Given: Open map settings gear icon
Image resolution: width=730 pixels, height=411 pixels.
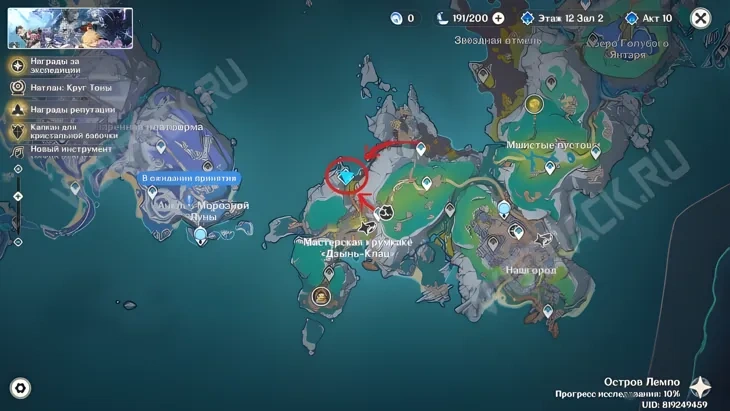Looking at the screenshot, I should [19, 388].
